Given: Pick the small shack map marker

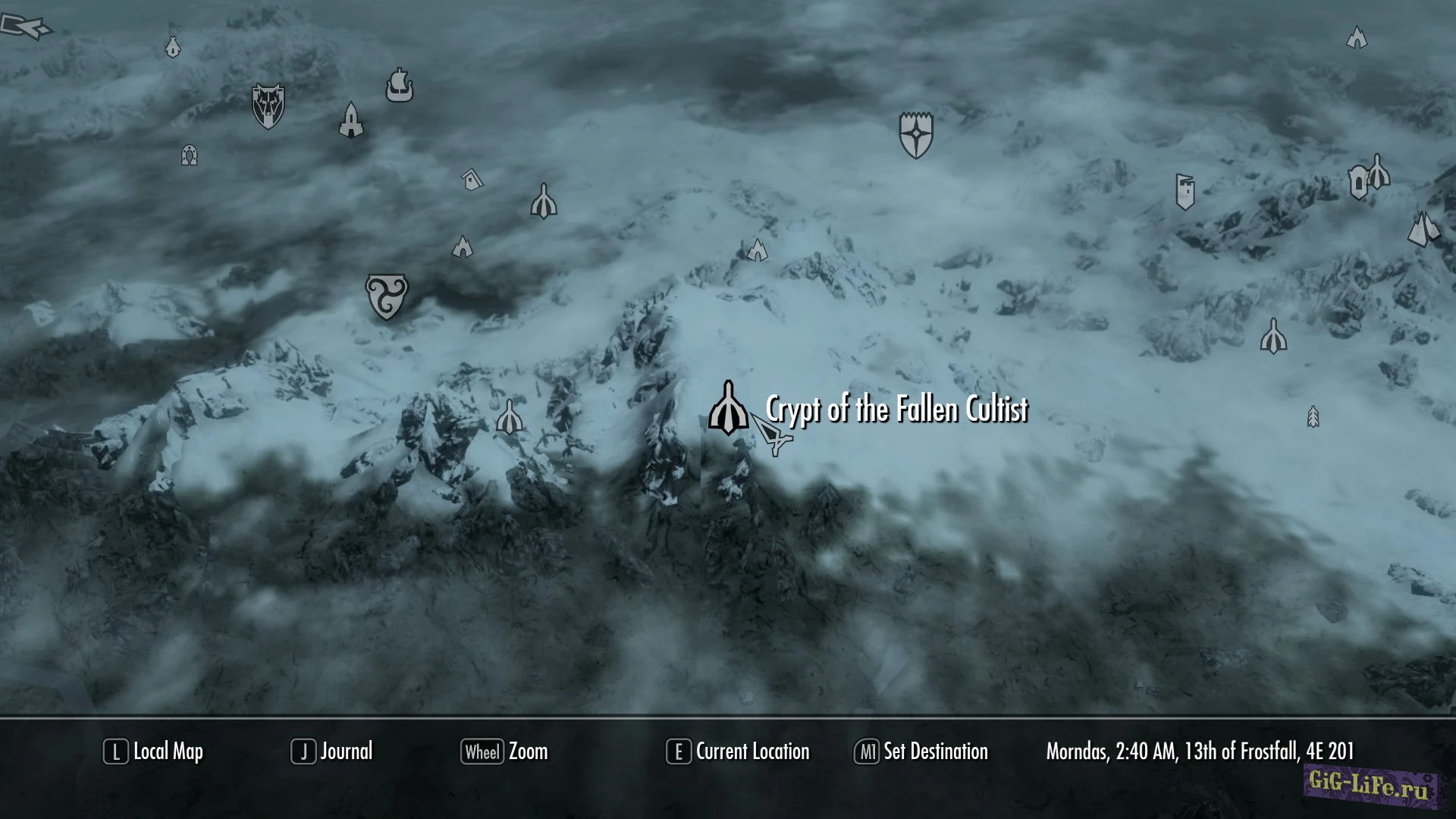Looking at the screenshot, I should click(472, 180).
